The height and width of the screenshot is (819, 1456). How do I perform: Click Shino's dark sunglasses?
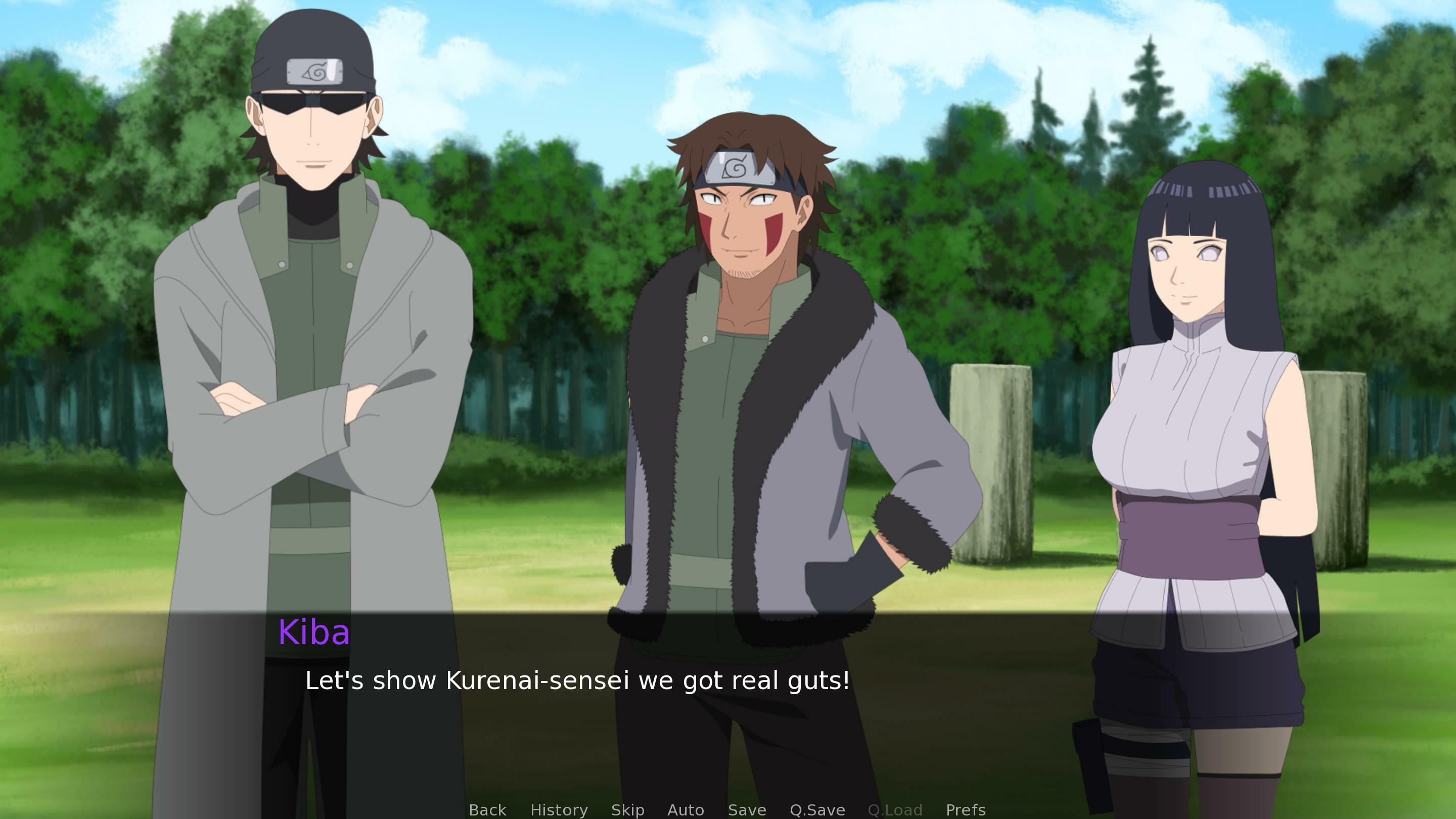tap(312, 101)
